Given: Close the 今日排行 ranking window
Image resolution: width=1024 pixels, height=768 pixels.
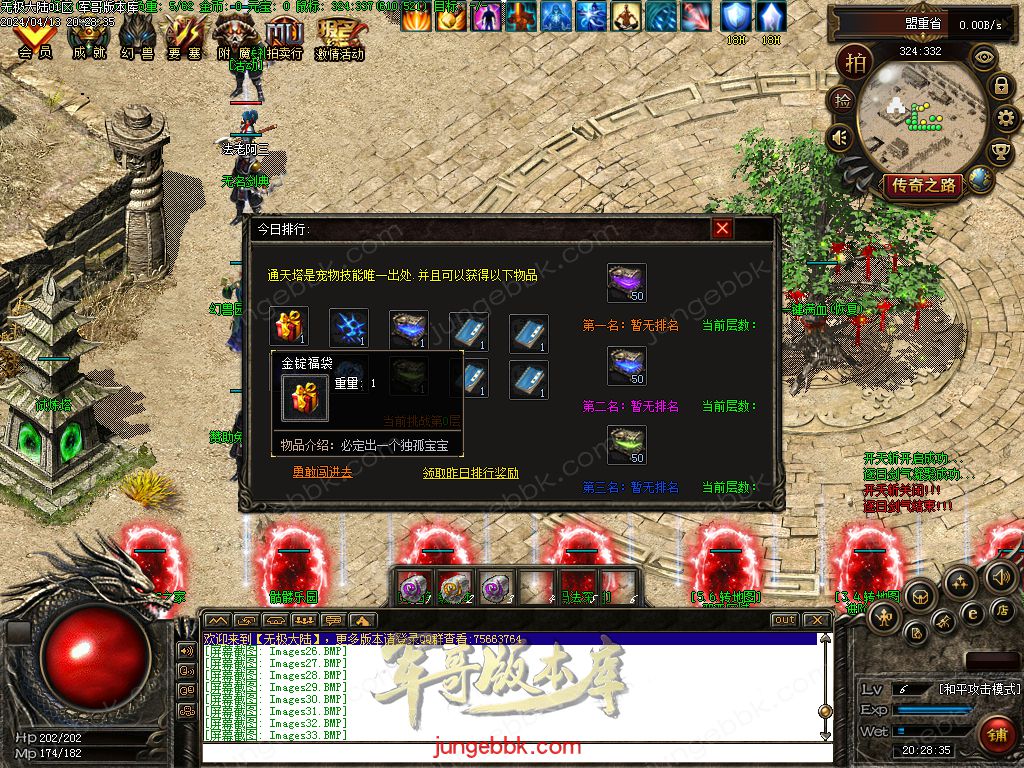Looking at the screenshot, I should click(722, 228).
